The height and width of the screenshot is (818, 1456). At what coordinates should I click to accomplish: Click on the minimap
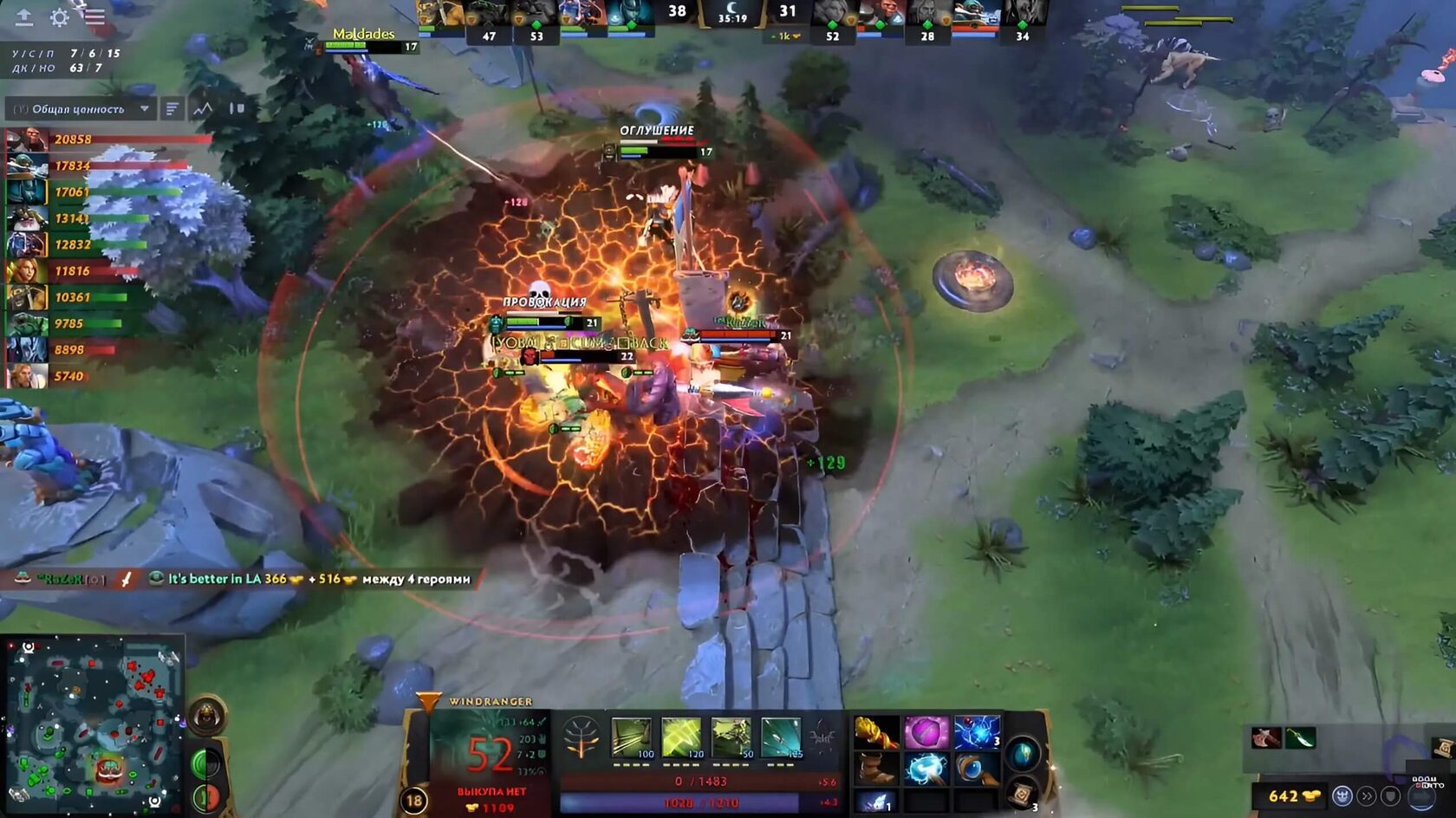pyautogui.click(x=92, y=725)
